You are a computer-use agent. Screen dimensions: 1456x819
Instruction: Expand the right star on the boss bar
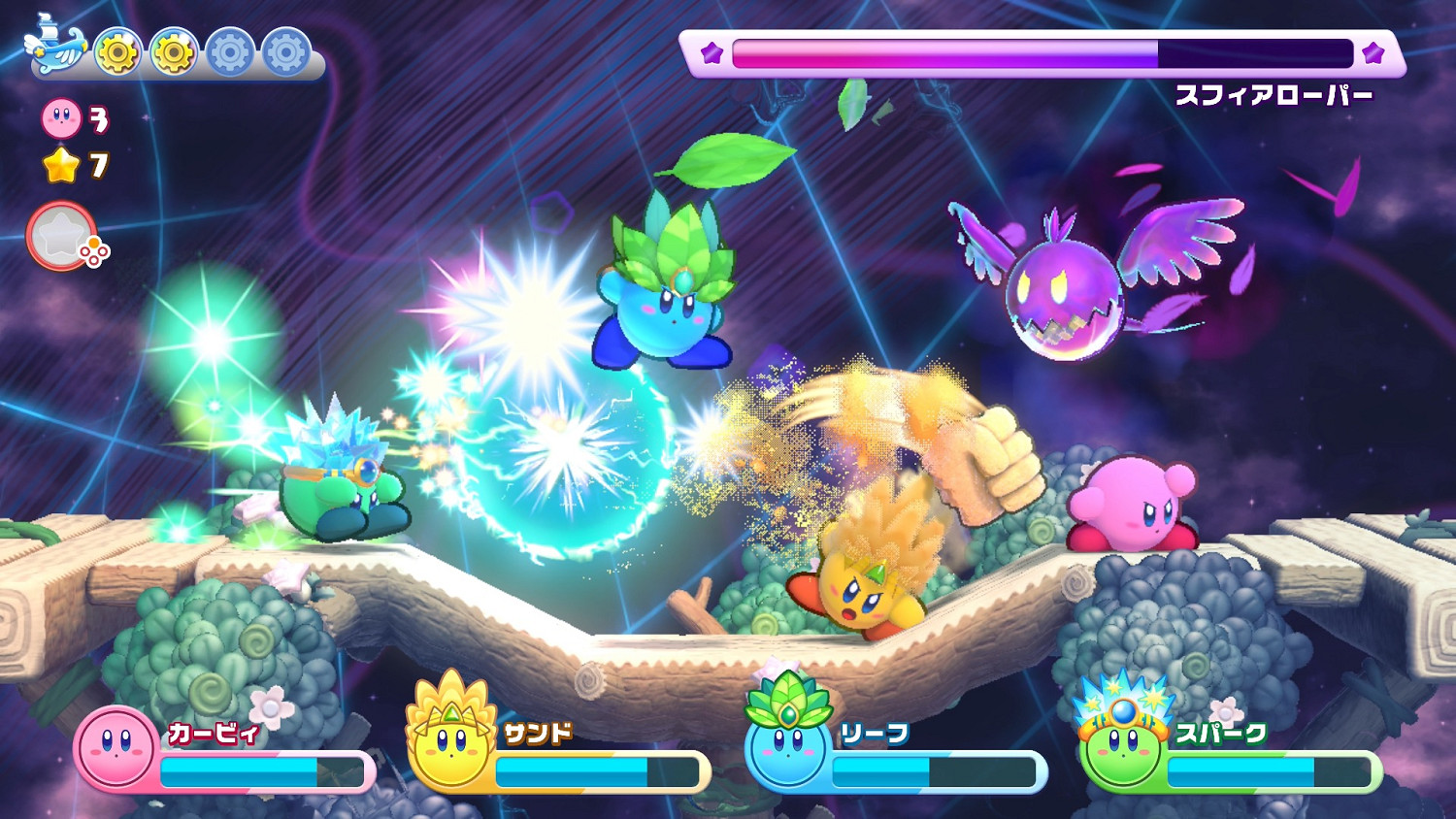(1373, 54)
